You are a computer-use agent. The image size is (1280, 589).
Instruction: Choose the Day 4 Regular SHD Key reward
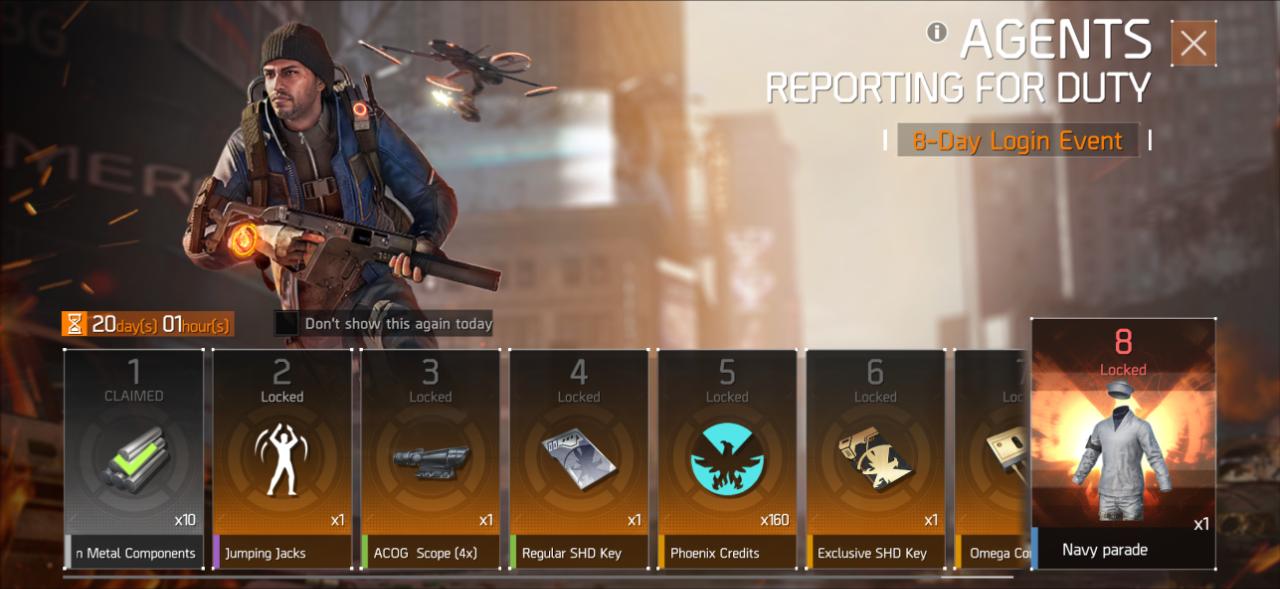click(579, 459)
